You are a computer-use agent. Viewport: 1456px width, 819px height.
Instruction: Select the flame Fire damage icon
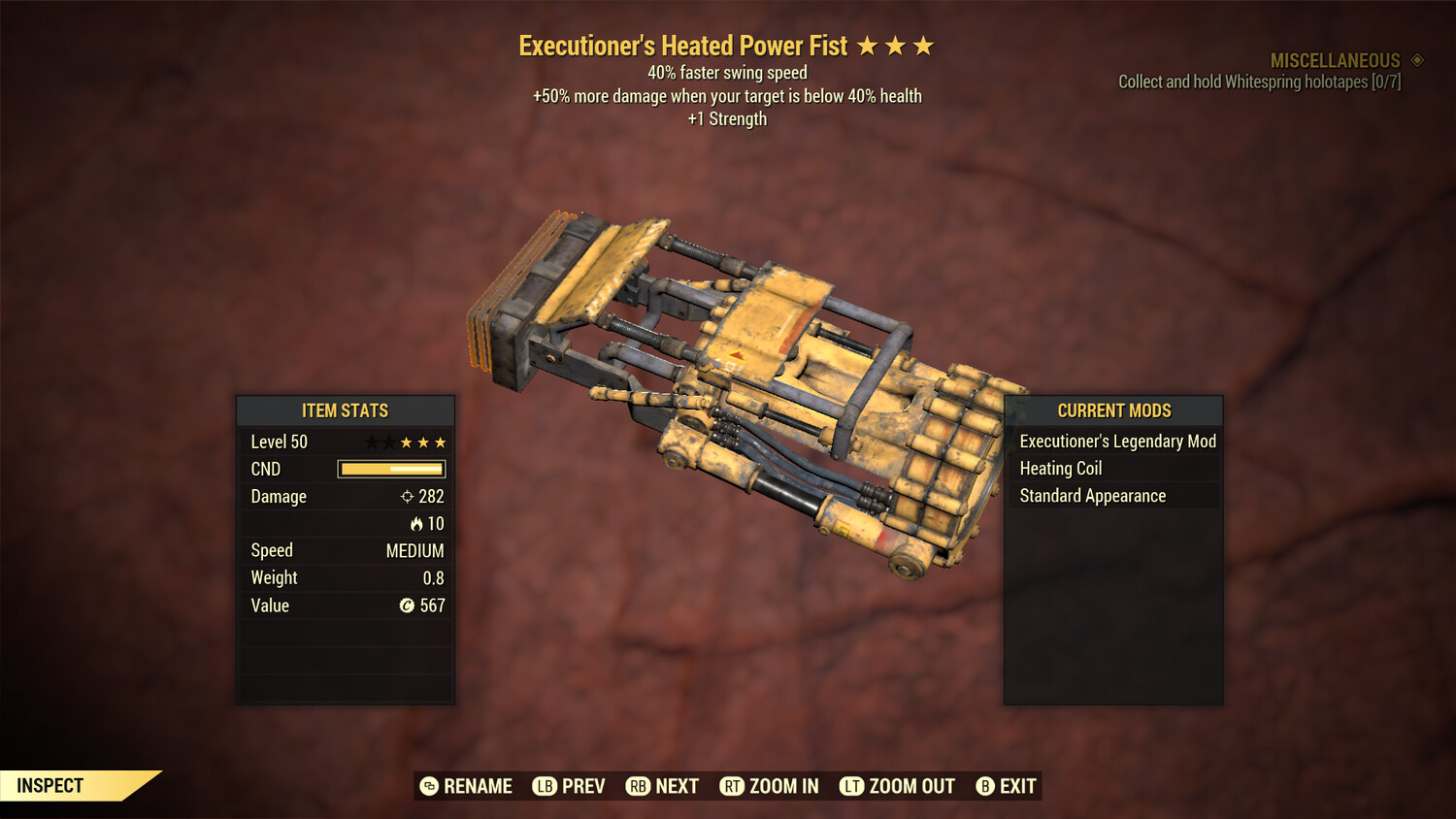click(417, 523)
